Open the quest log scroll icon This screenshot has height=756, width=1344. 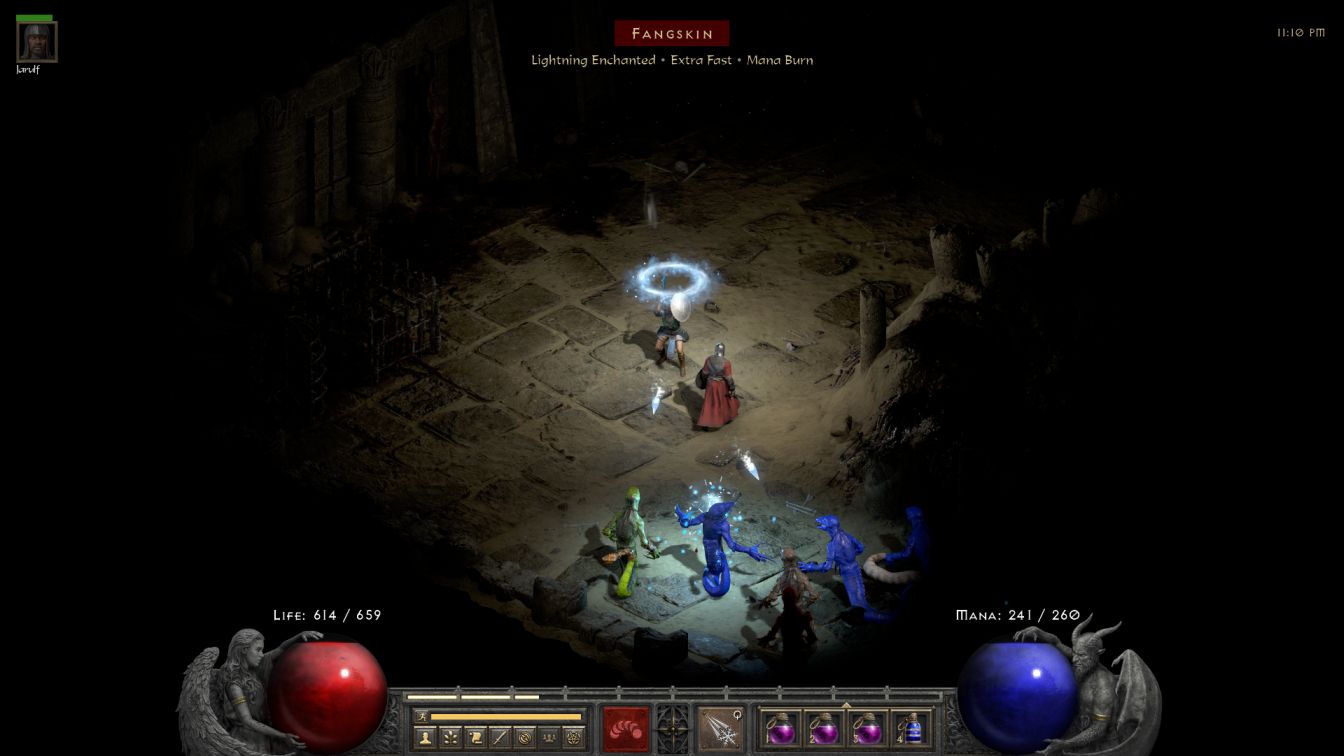(475, 738)
